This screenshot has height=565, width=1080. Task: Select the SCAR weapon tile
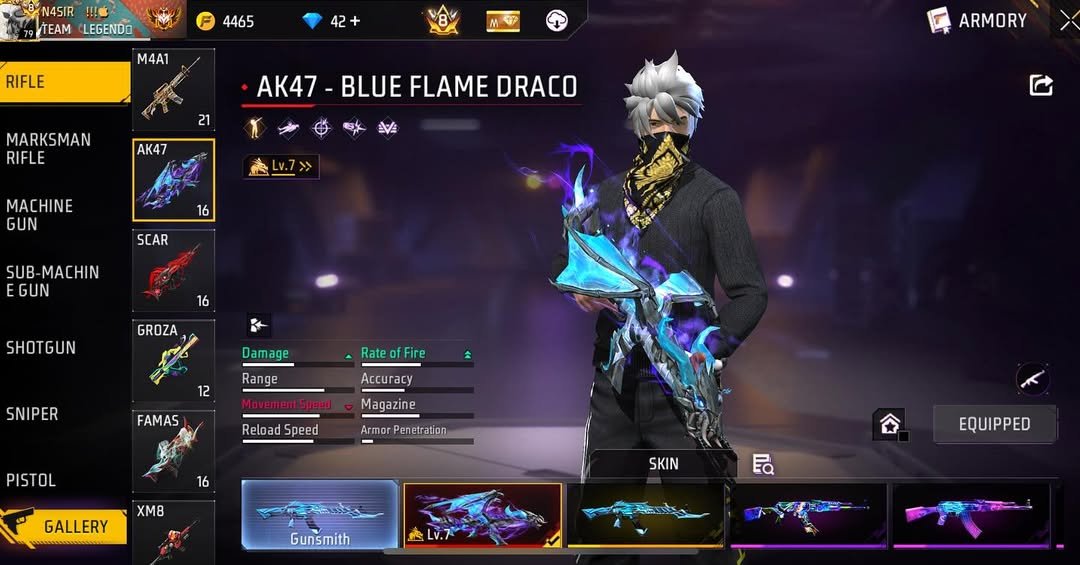(173, 270)
